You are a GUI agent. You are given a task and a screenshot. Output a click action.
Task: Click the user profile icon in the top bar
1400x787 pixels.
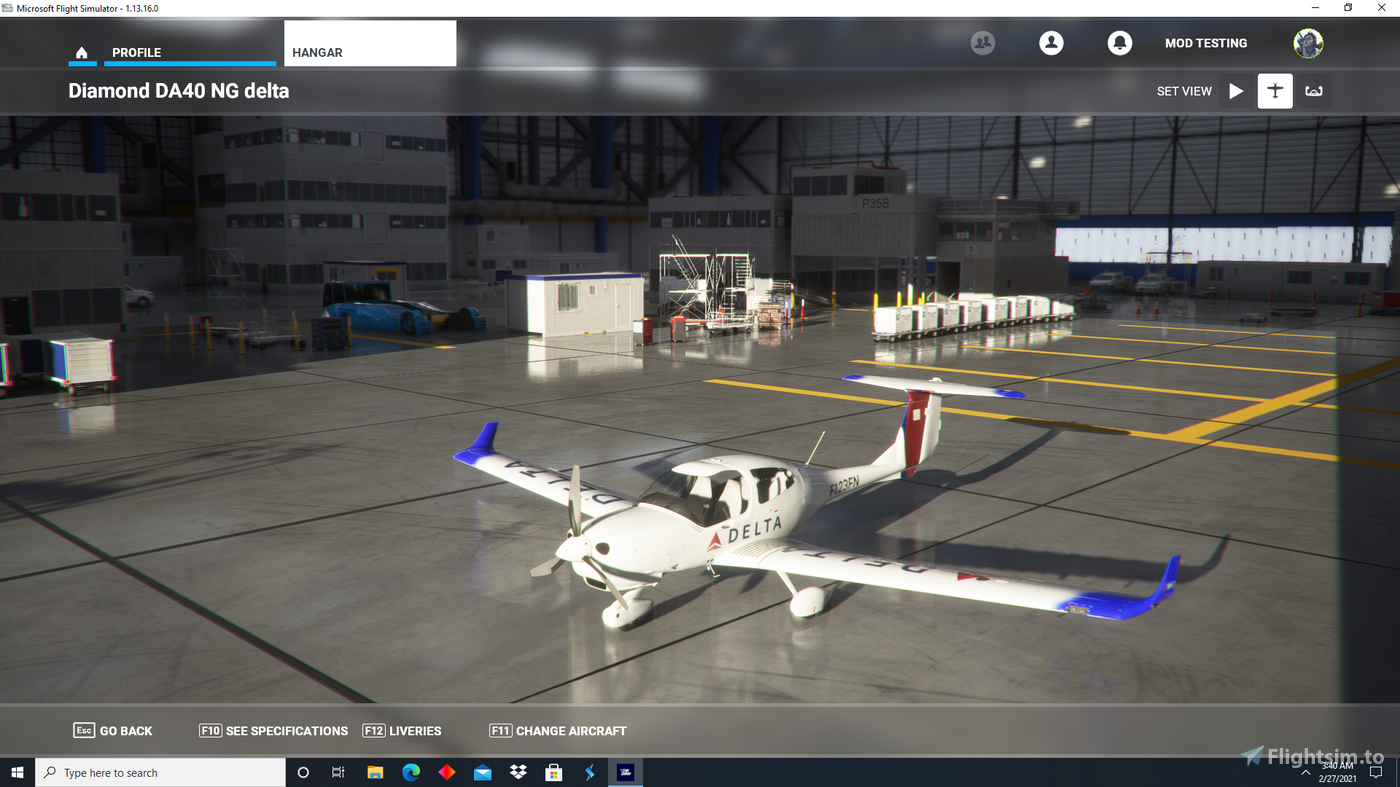[1051, 43]
